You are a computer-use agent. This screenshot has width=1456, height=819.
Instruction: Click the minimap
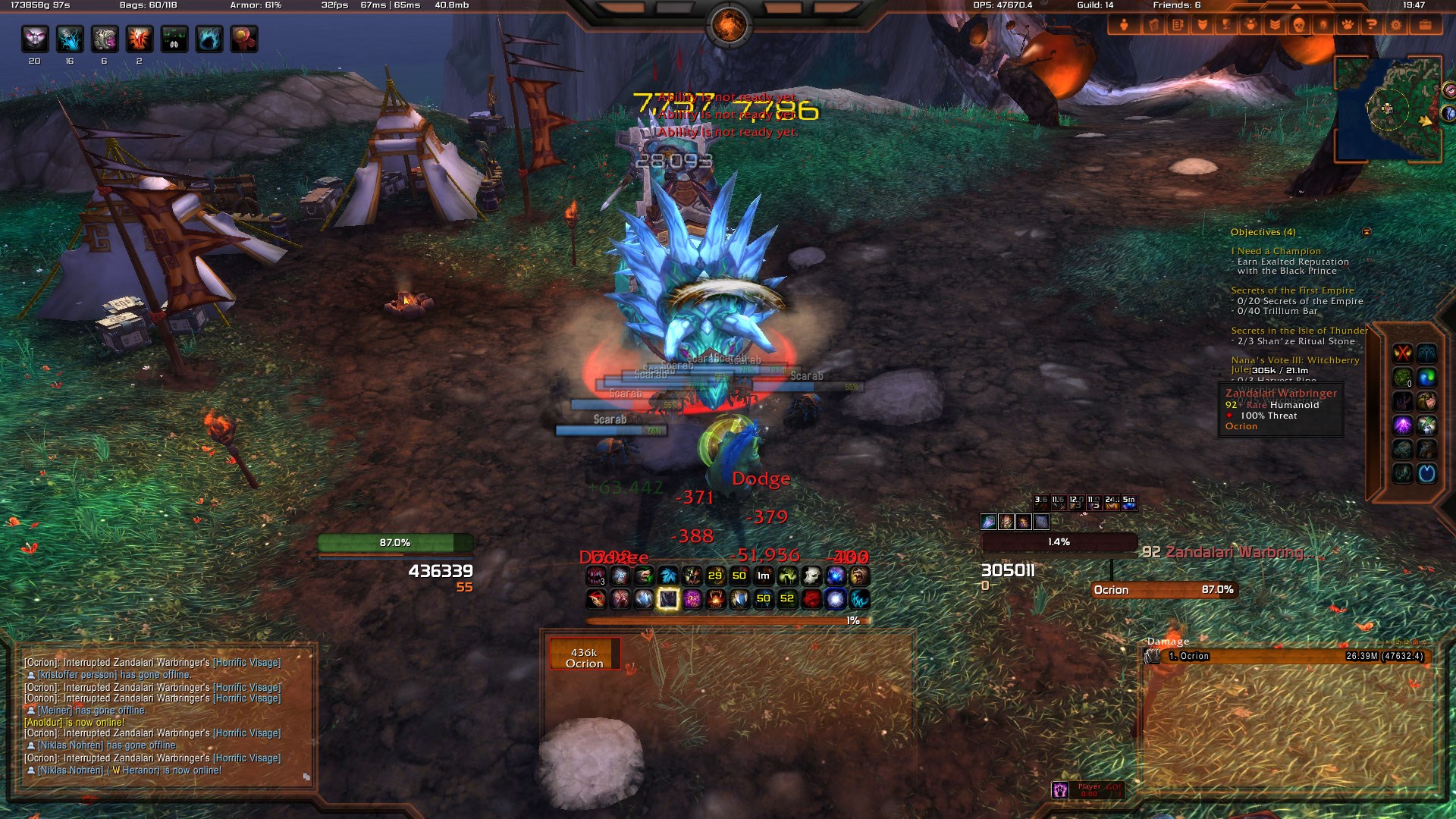coord(1388,108)
